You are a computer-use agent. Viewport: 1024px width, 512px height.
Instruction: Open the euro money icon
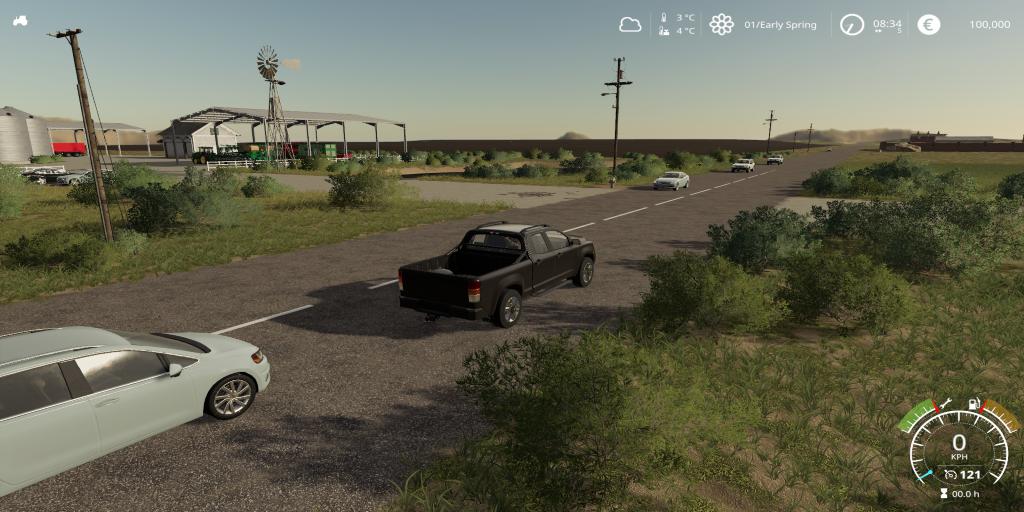click(929, 25)
